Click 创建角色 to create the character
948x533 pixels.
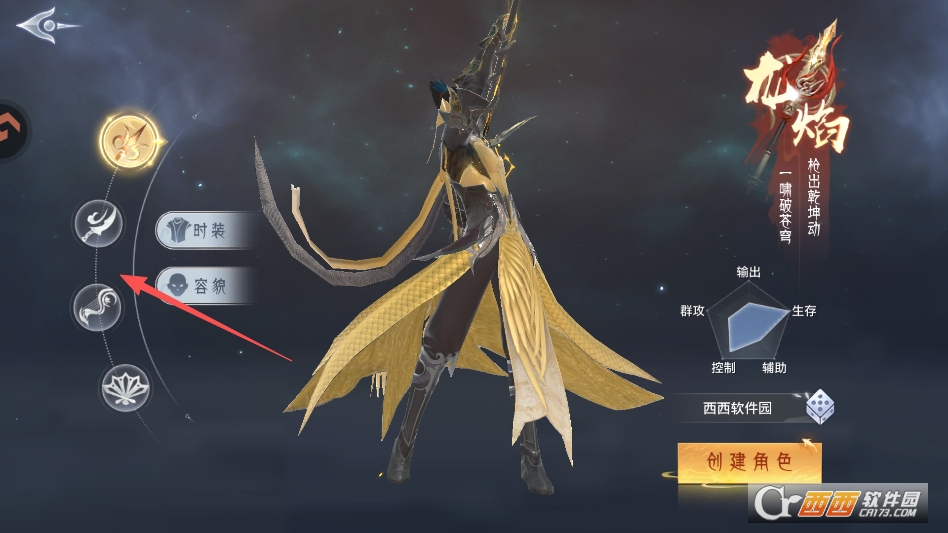coord(749,462)
